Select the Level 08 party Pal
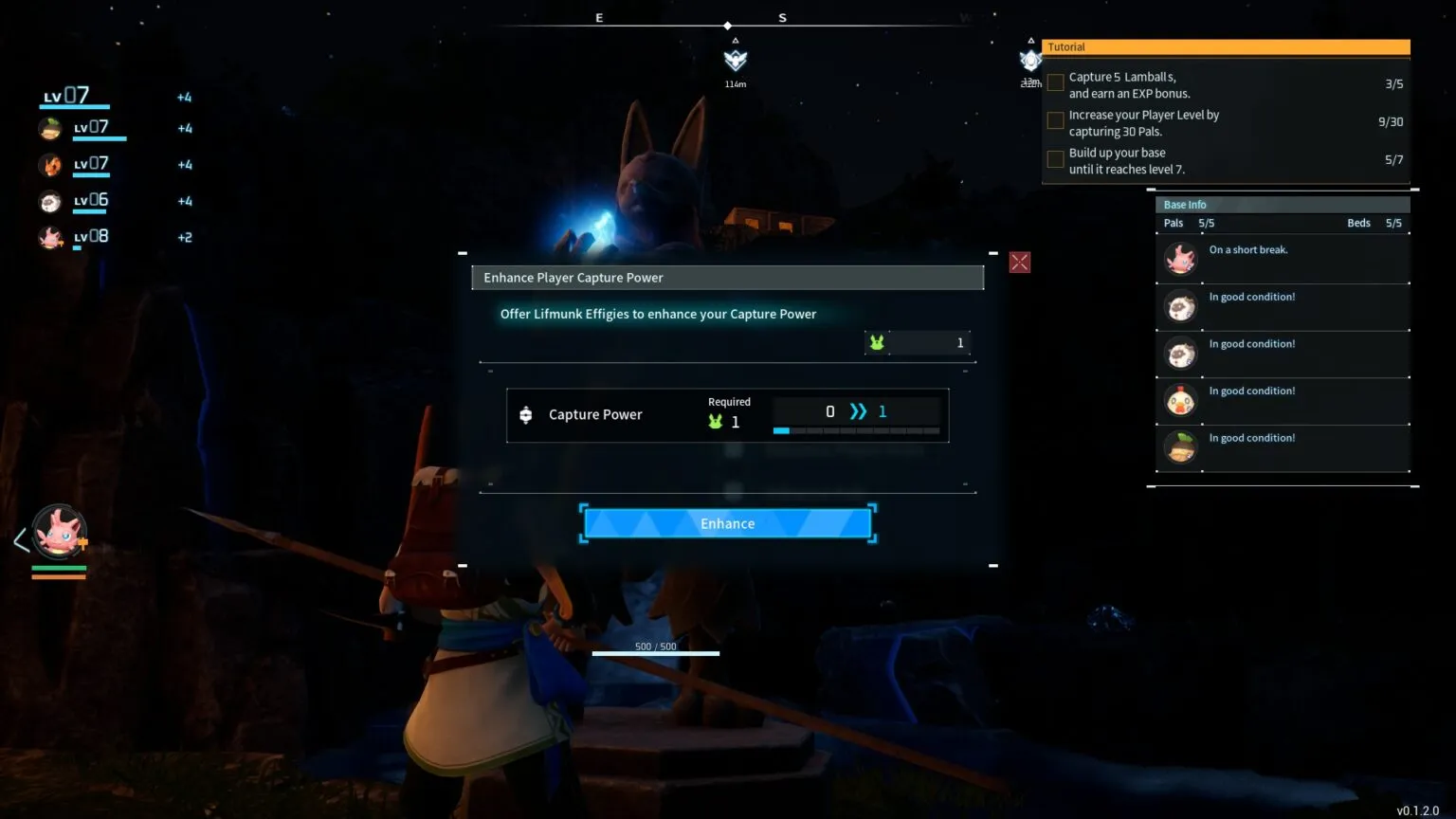 click(x=51, y=237)
